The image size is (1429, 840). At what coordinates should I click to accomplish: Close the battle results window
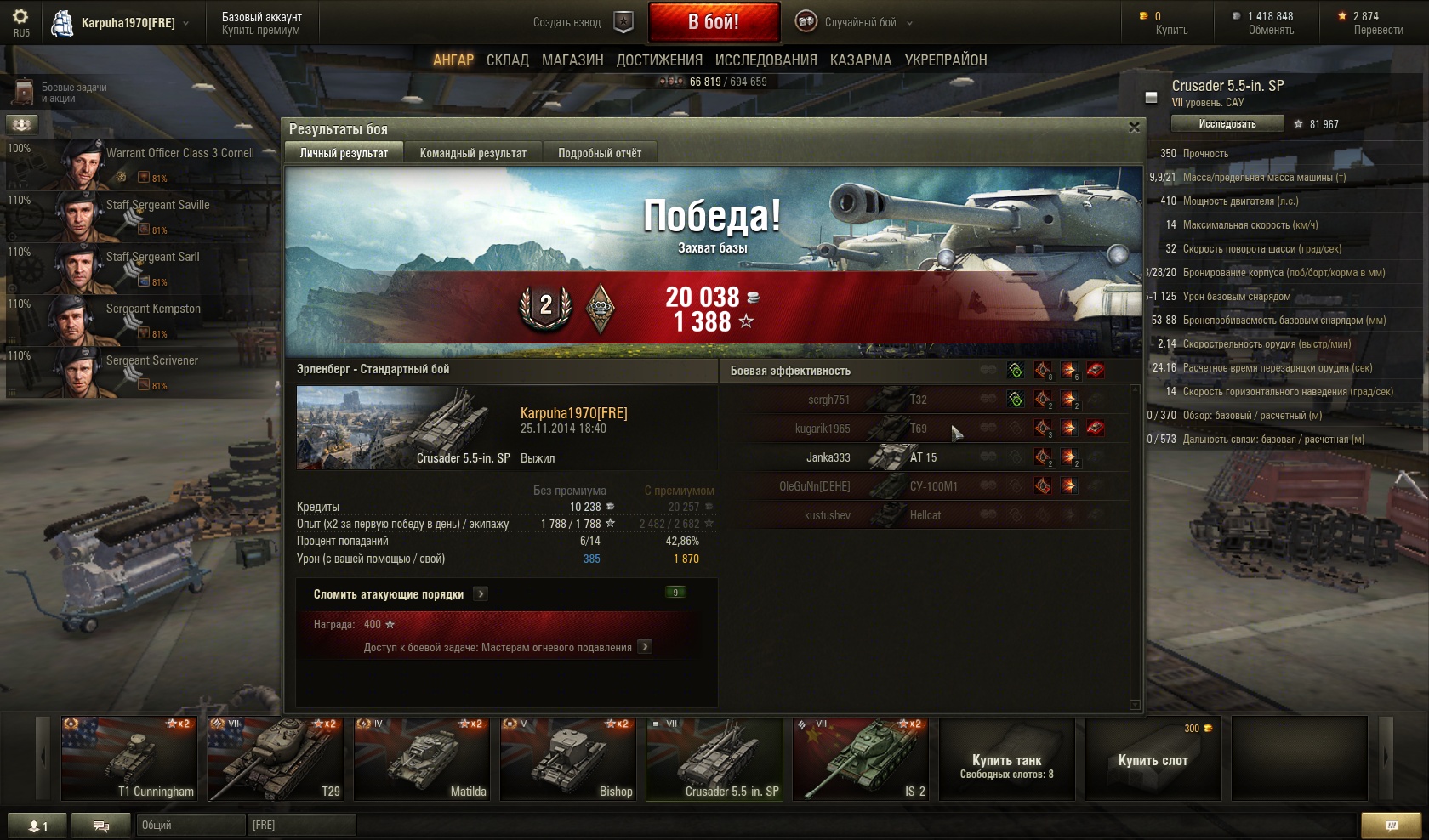1133,128
